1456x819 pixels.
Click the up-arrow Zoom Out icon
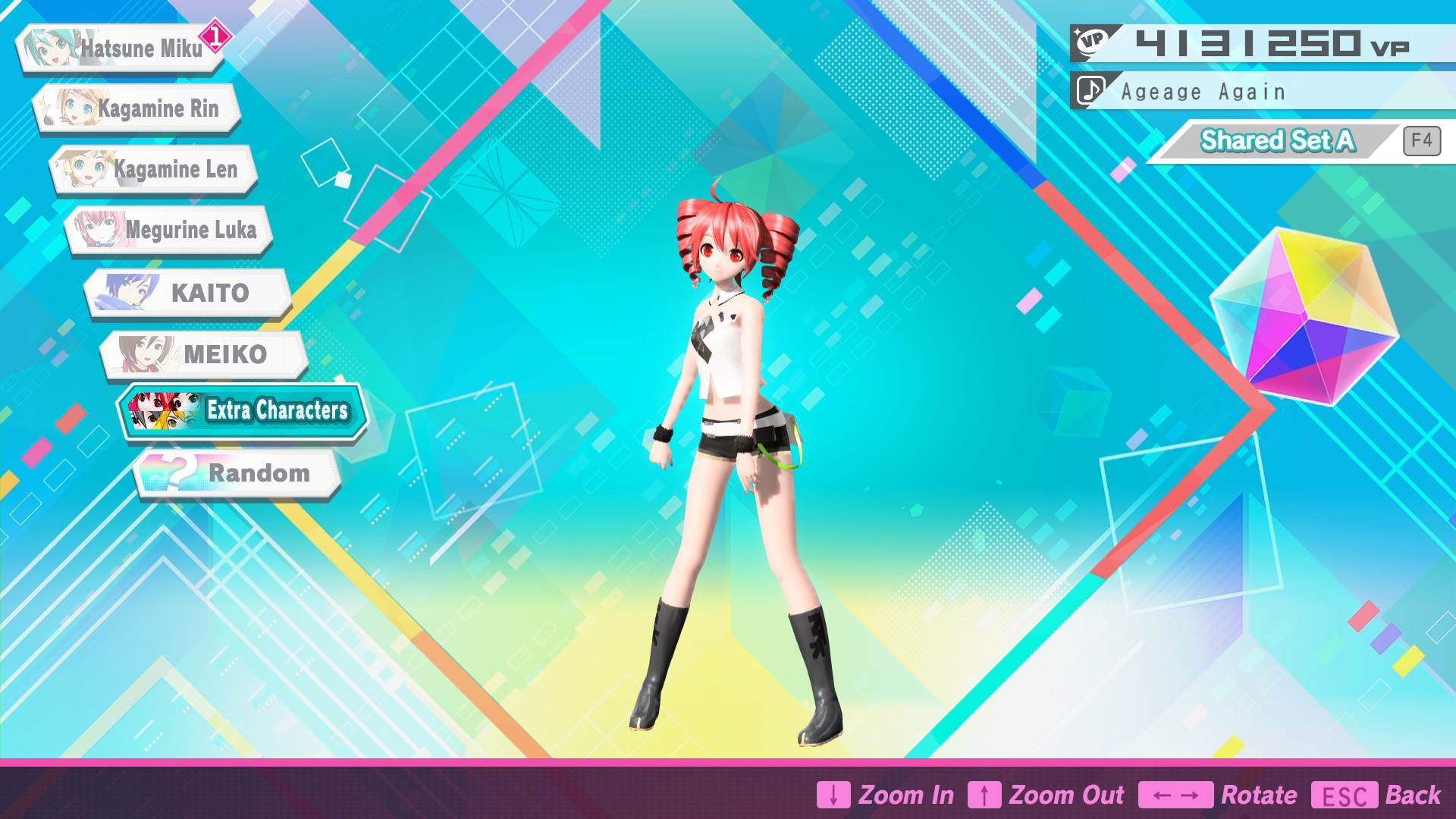pos(986,794)
